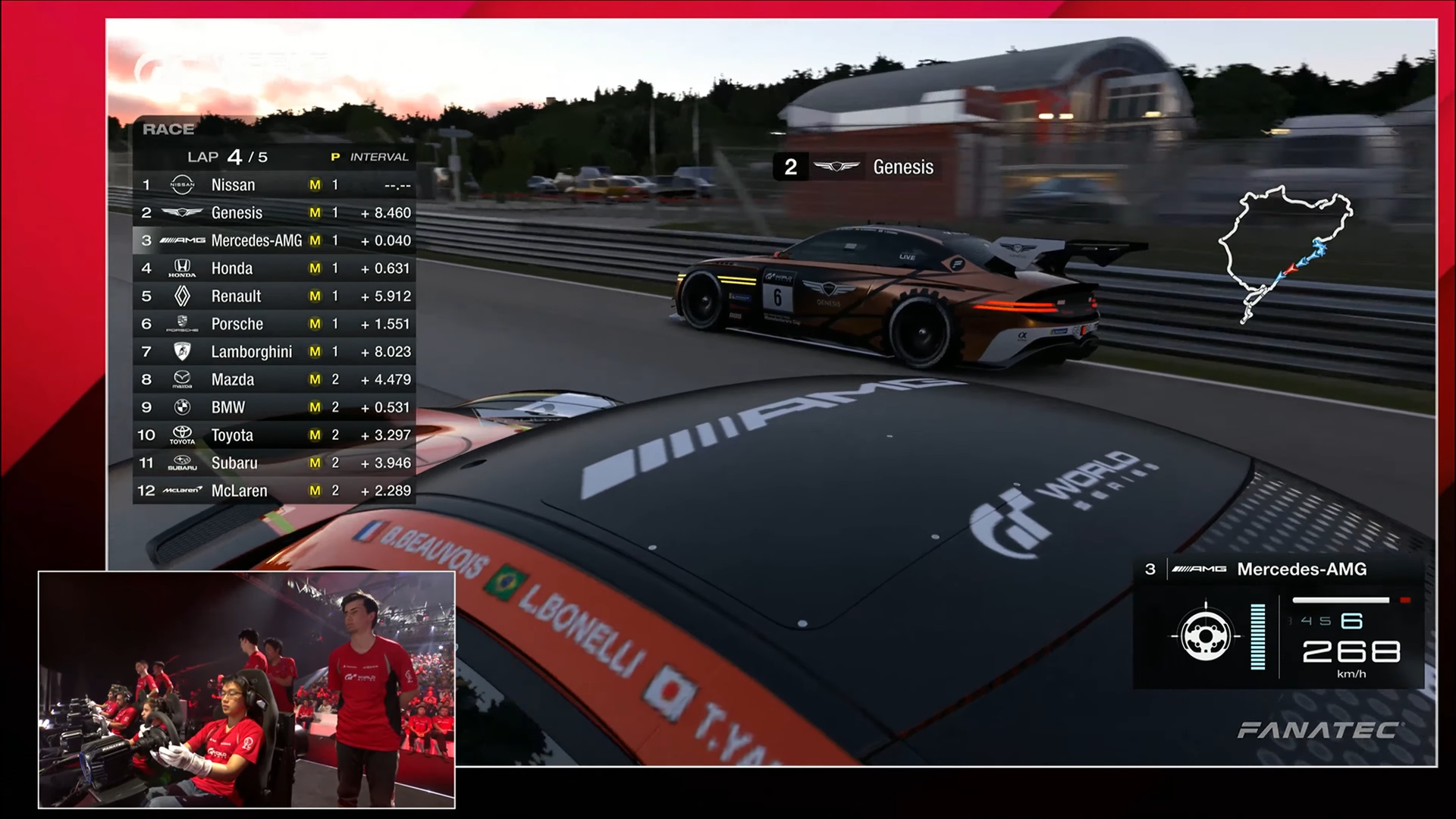This screenshot has width=1456, height=819.
Task: Select the Nissan row in the leaderboard
Action: (x=275, y=185)
